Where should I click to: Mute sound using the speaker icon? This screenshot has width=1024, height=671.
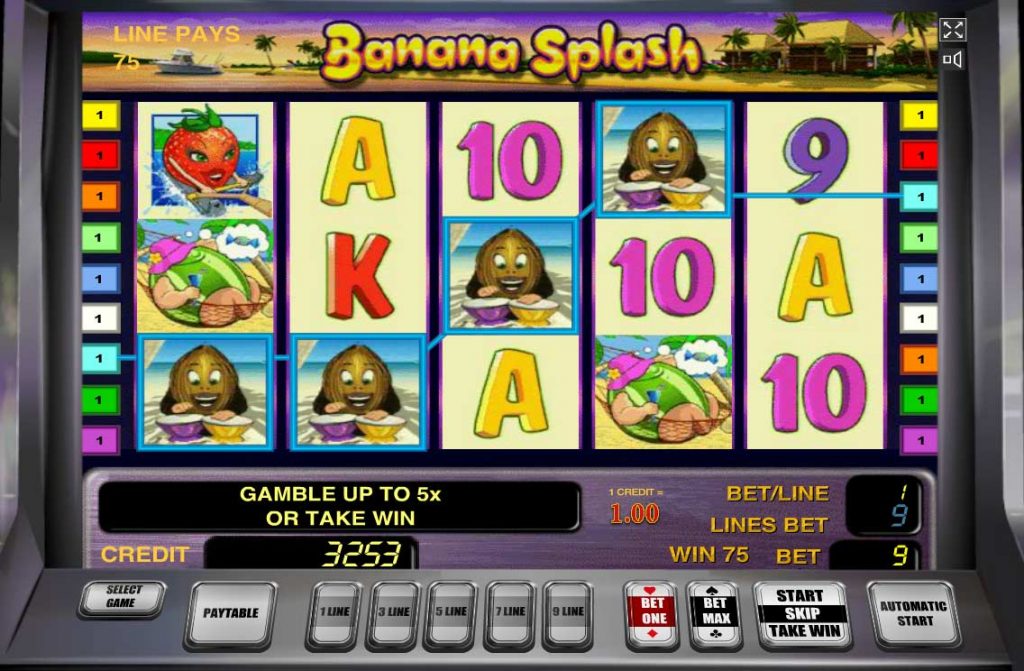[x=953, y=60]
